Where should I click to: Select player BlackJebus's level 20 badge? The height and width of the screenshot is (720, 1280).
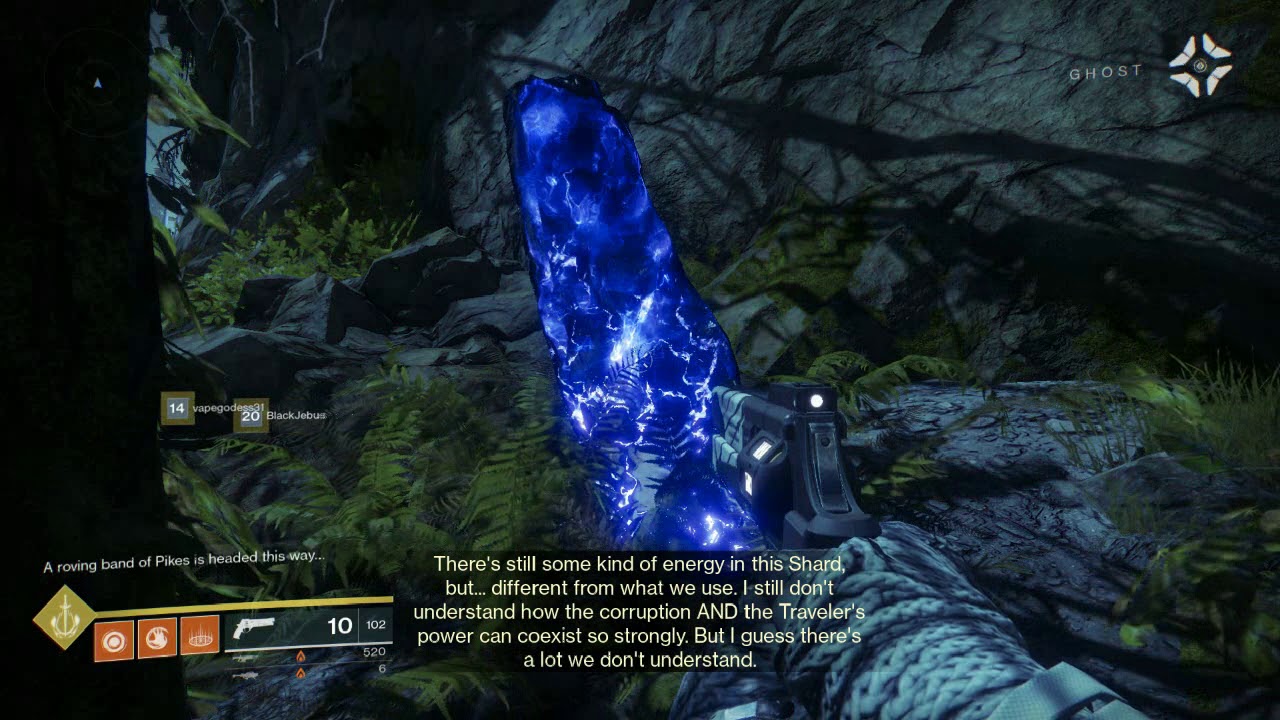(250, 416)
